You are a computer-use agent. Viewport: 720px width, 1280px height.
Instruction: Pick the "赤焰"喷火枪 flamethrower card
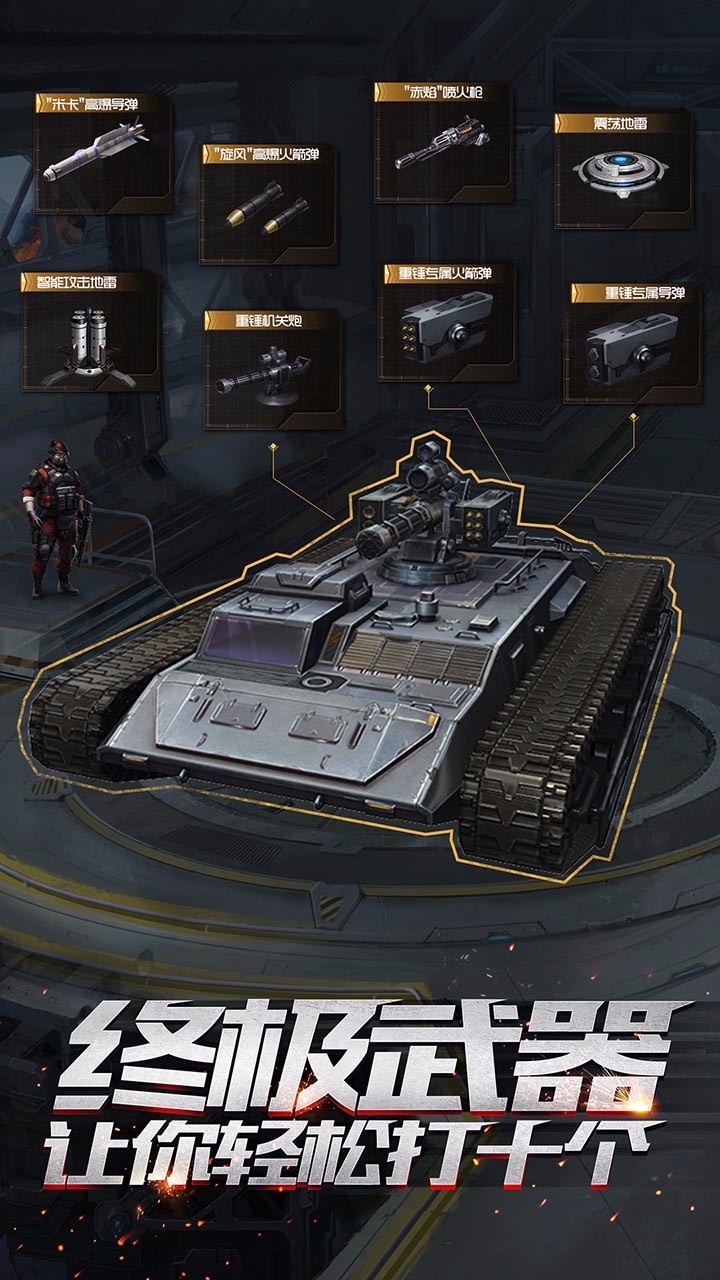click(x=443, y=142)
